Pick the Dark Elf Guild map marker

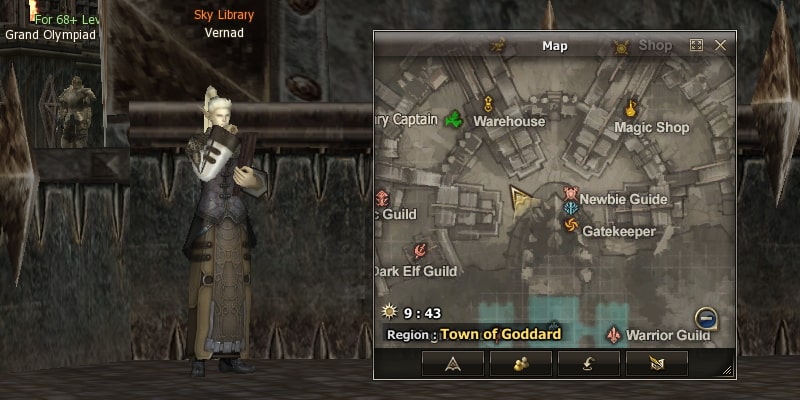pyautogui.click(x=421, y=252)
